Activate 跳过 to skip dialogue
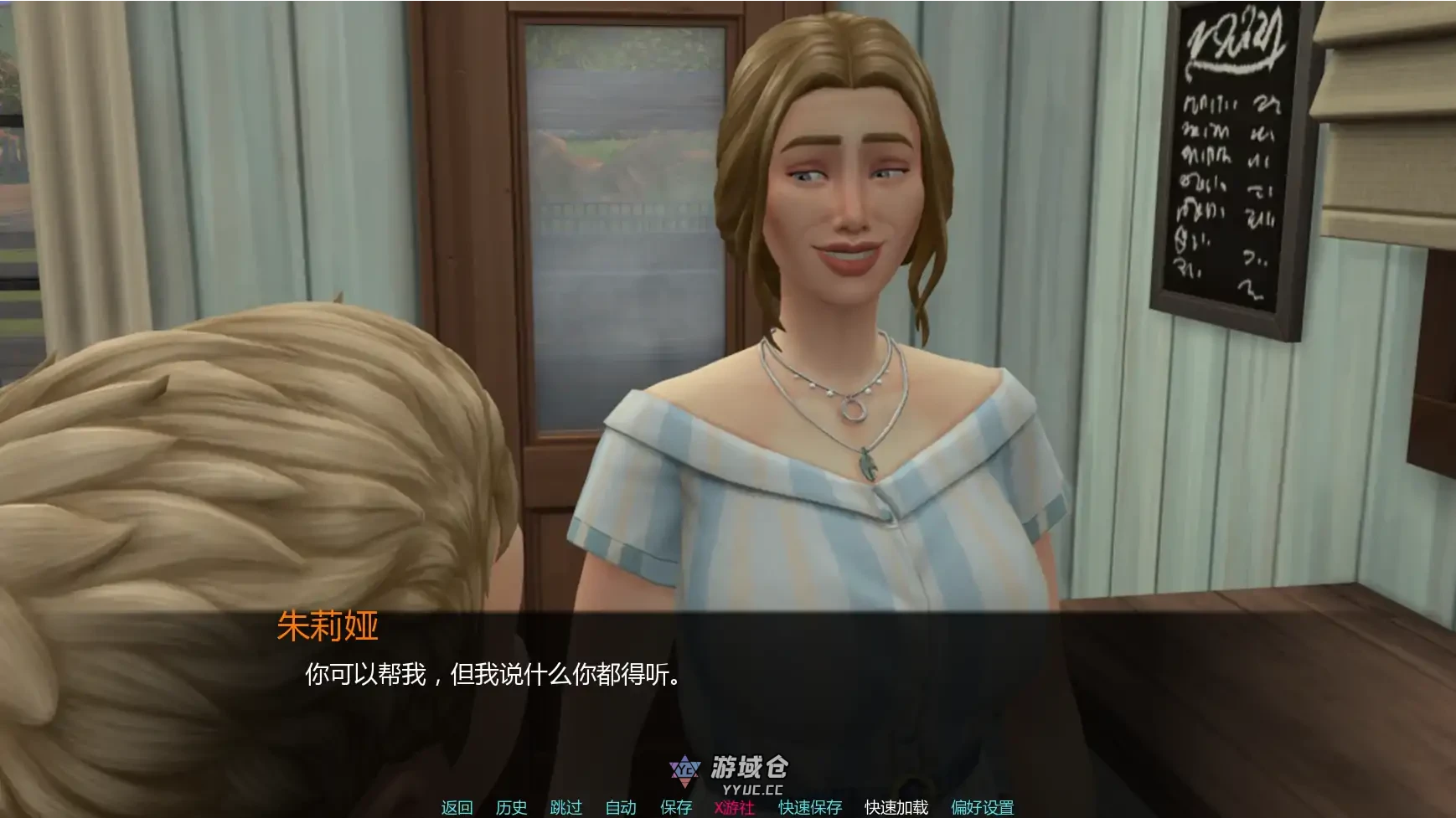This screenshot has width=1456, height=818. point(565,807)
